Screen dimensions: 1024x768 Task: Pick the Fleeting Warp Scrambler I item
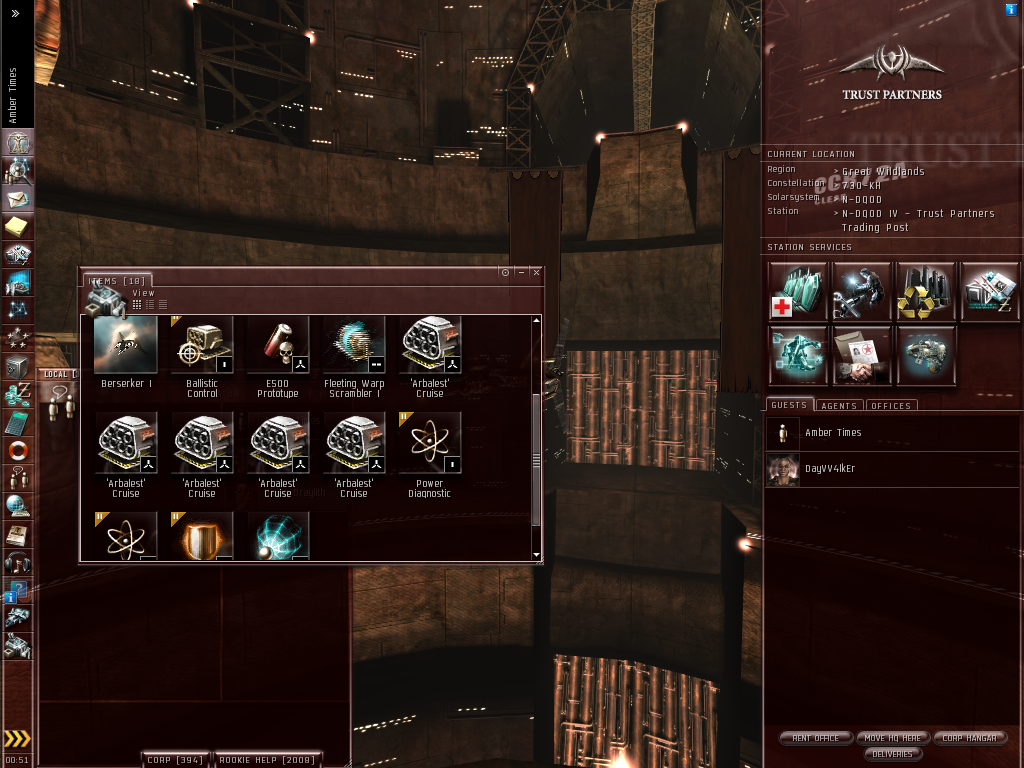click(x=354, y=346)
